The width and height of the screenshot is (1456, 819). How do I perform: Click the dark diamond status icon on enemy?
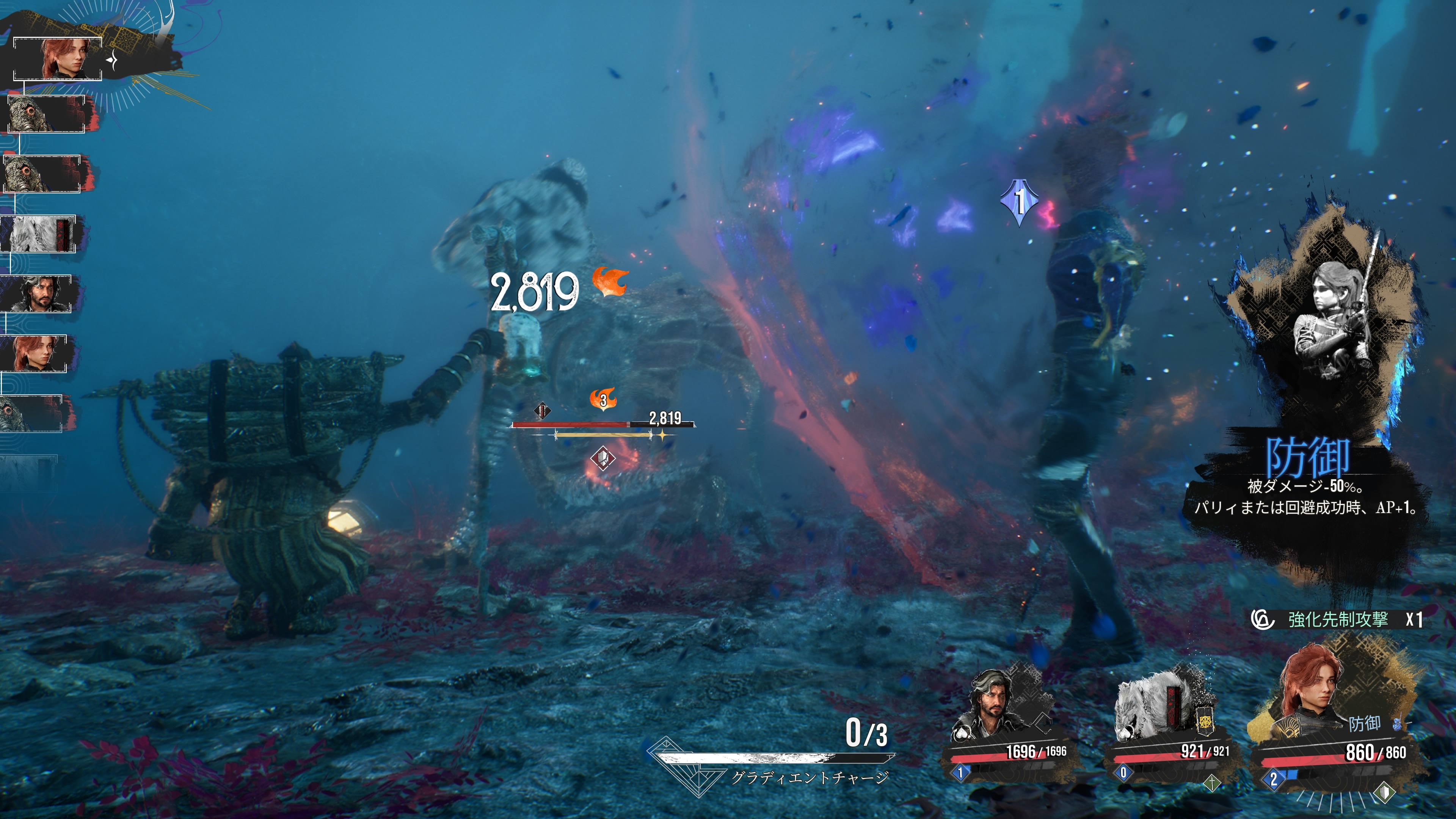541,410
